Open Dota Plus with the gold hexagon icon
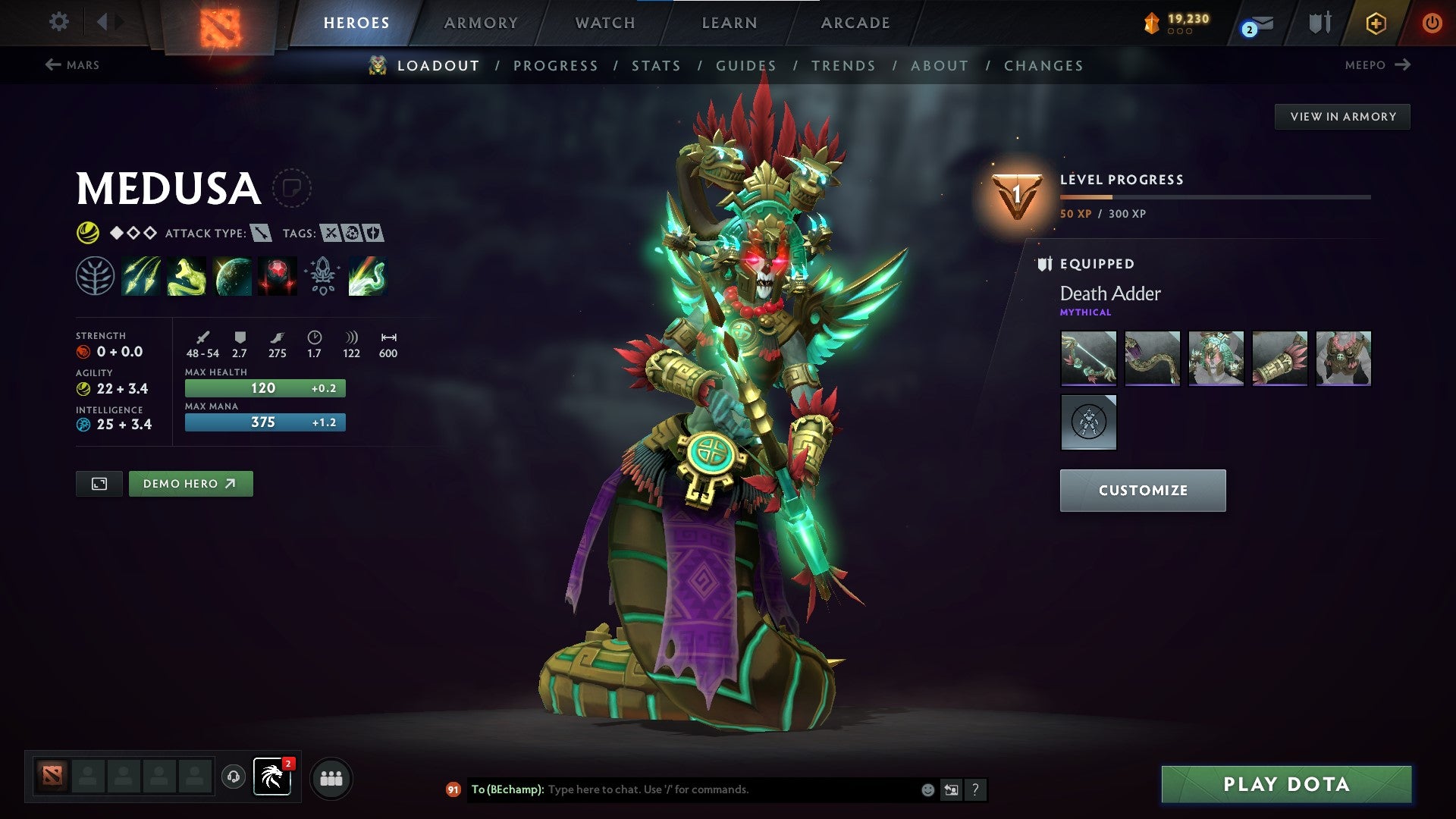The image size is (1456, 819). click(1375, 23)
